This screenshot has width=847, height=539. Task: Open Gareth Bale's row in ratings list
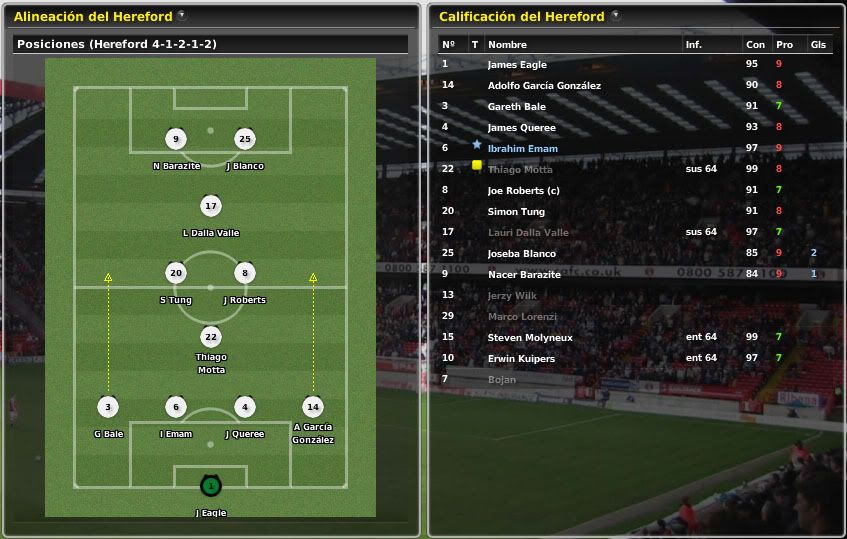point(516,107)
